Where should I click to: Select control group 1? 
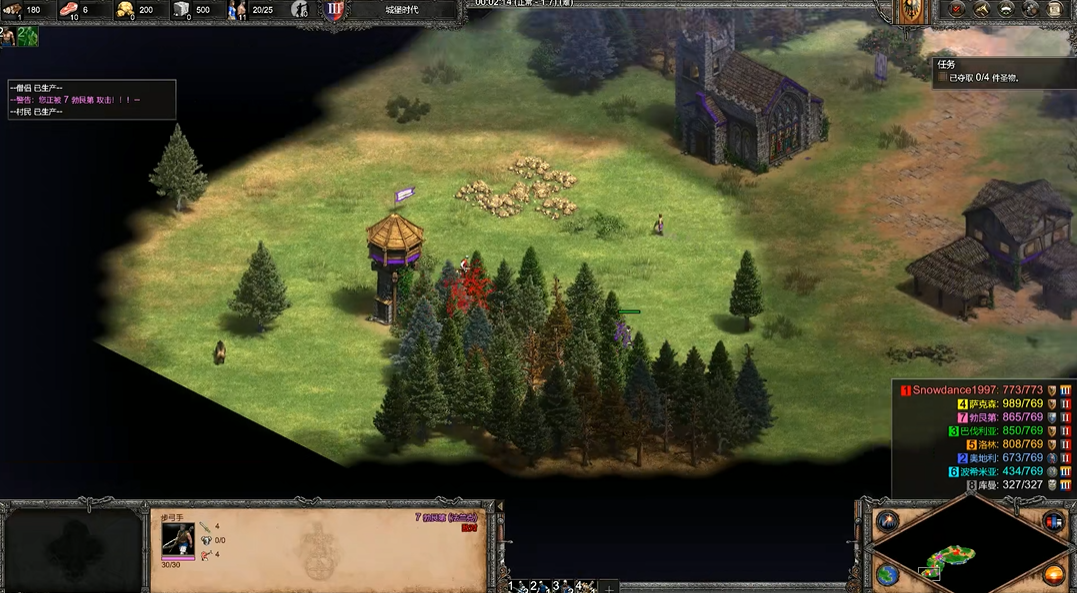515,586
